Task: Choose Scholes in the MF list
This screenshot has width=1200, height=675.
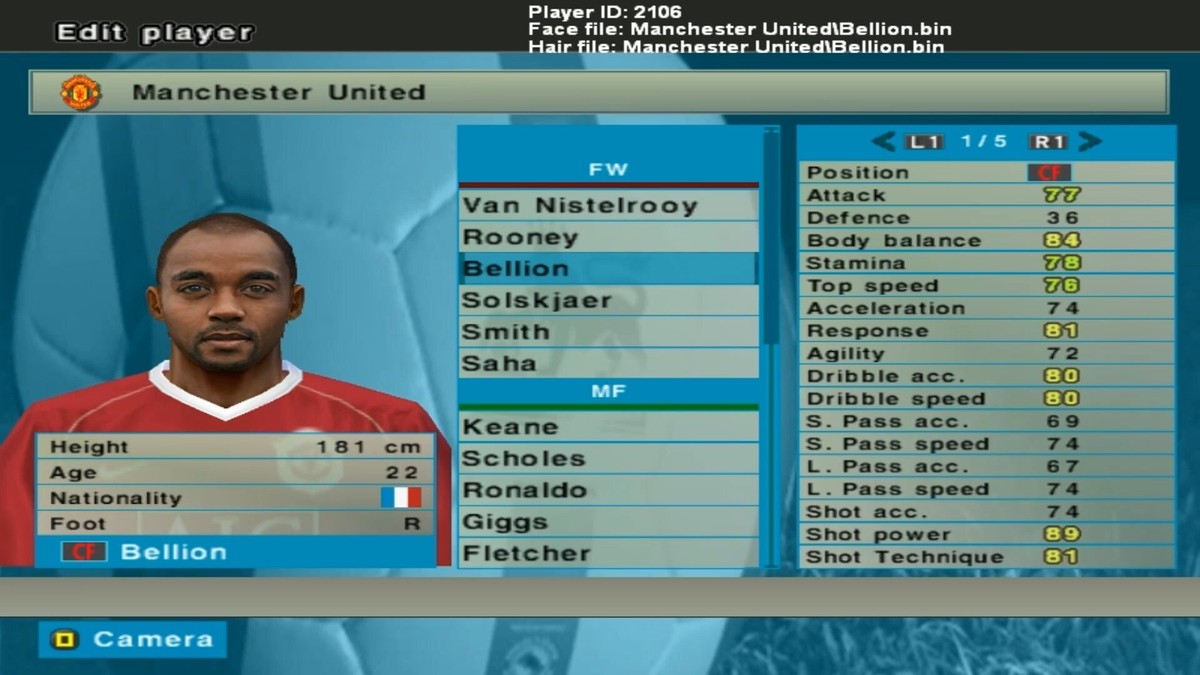Action: click(x=608, y=459)
